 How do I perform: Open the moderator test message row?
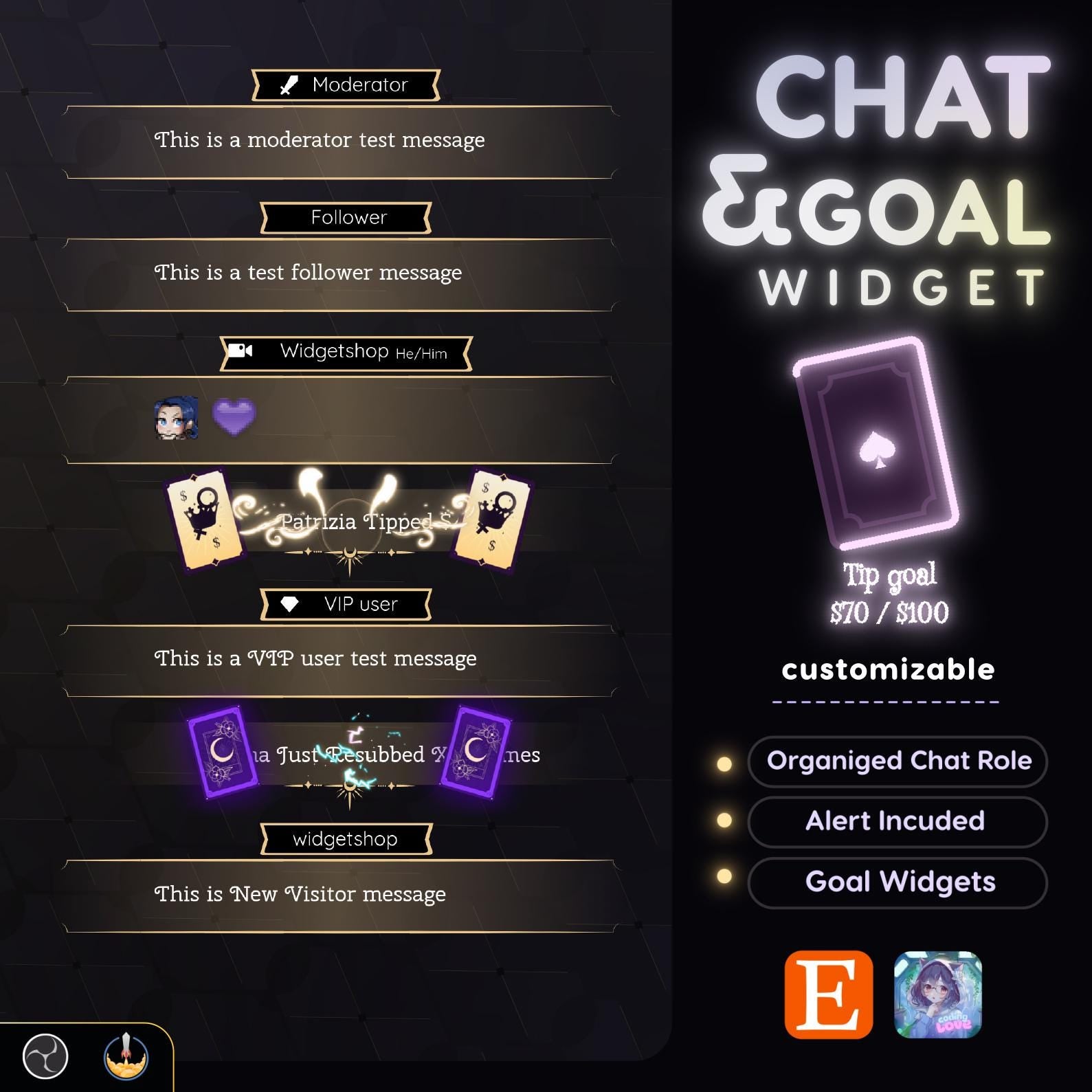tap(320, 140)
